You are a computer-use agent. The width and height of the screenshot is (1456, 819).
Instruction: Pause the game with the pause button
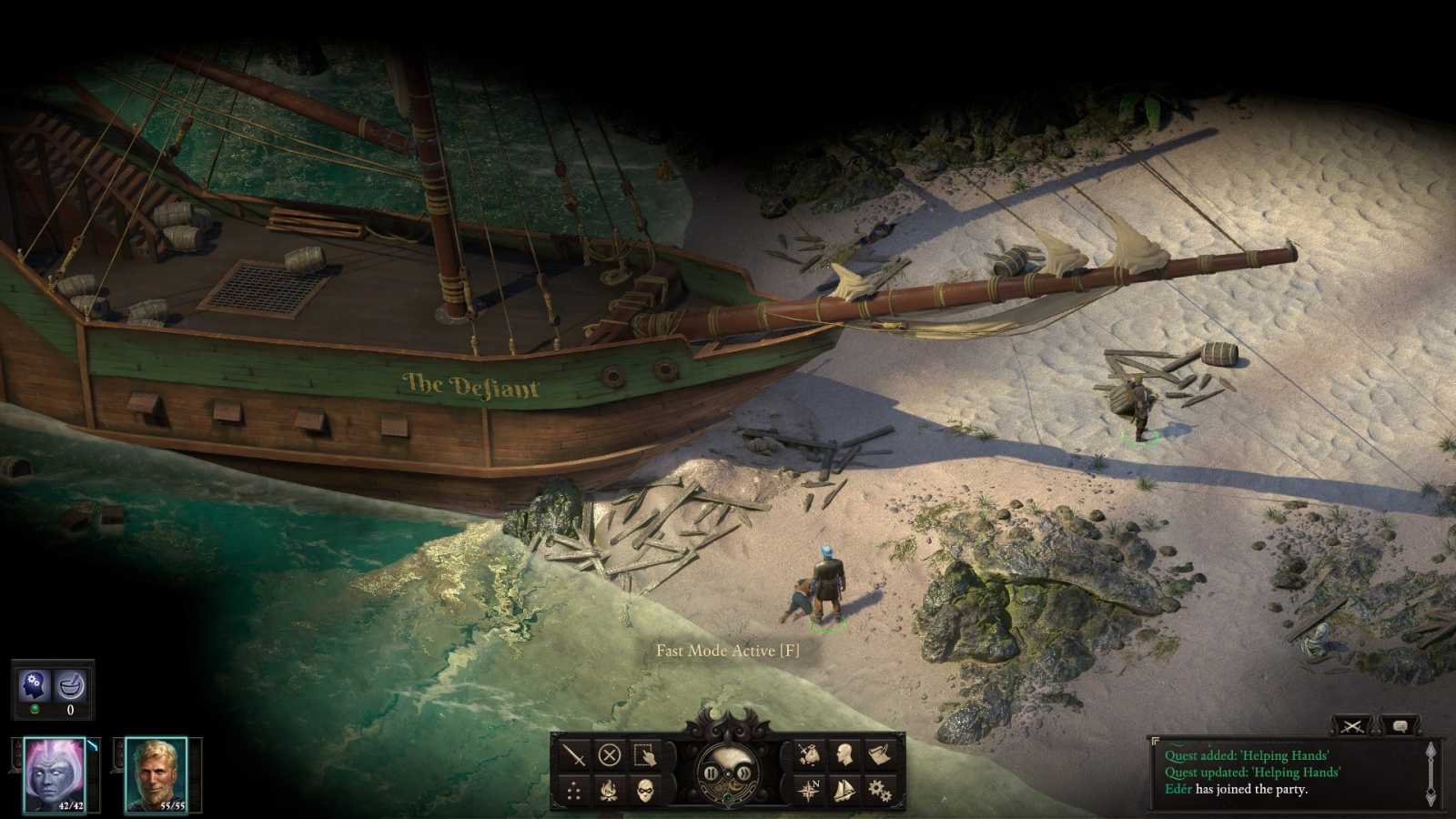coord(711,773)
